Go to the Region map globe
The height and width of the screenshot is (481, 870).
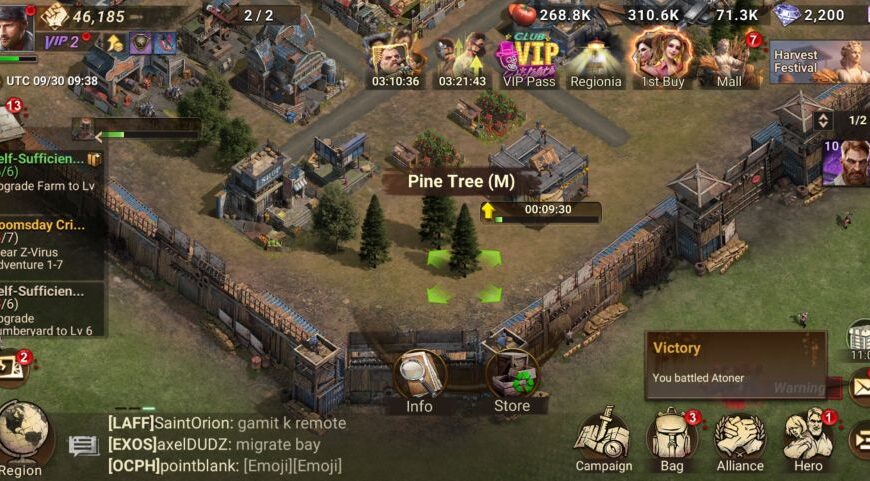point(23,435)
